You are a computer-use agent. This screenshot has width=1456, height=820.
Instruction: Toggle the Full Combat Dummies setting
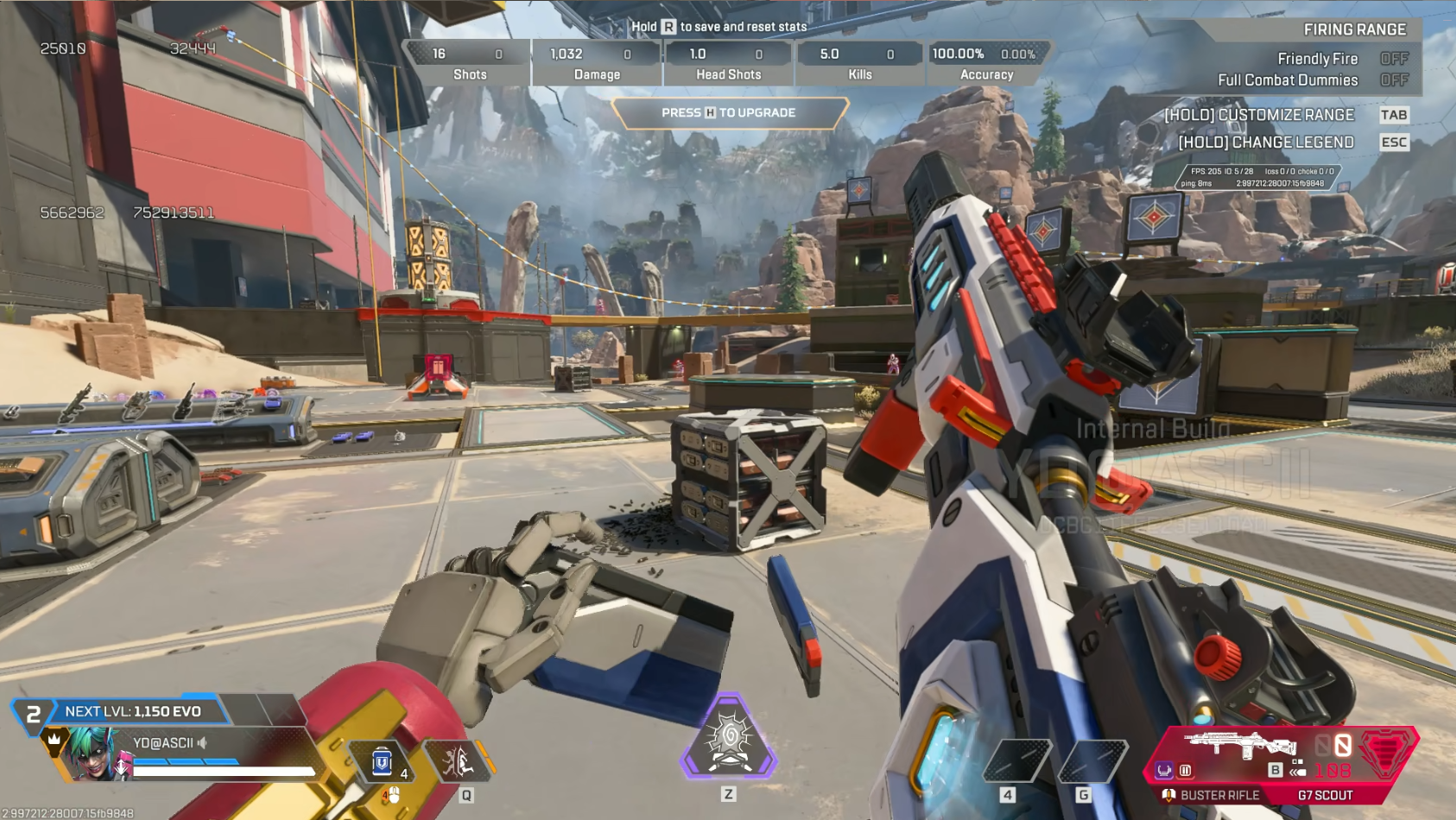(1393, 80)
